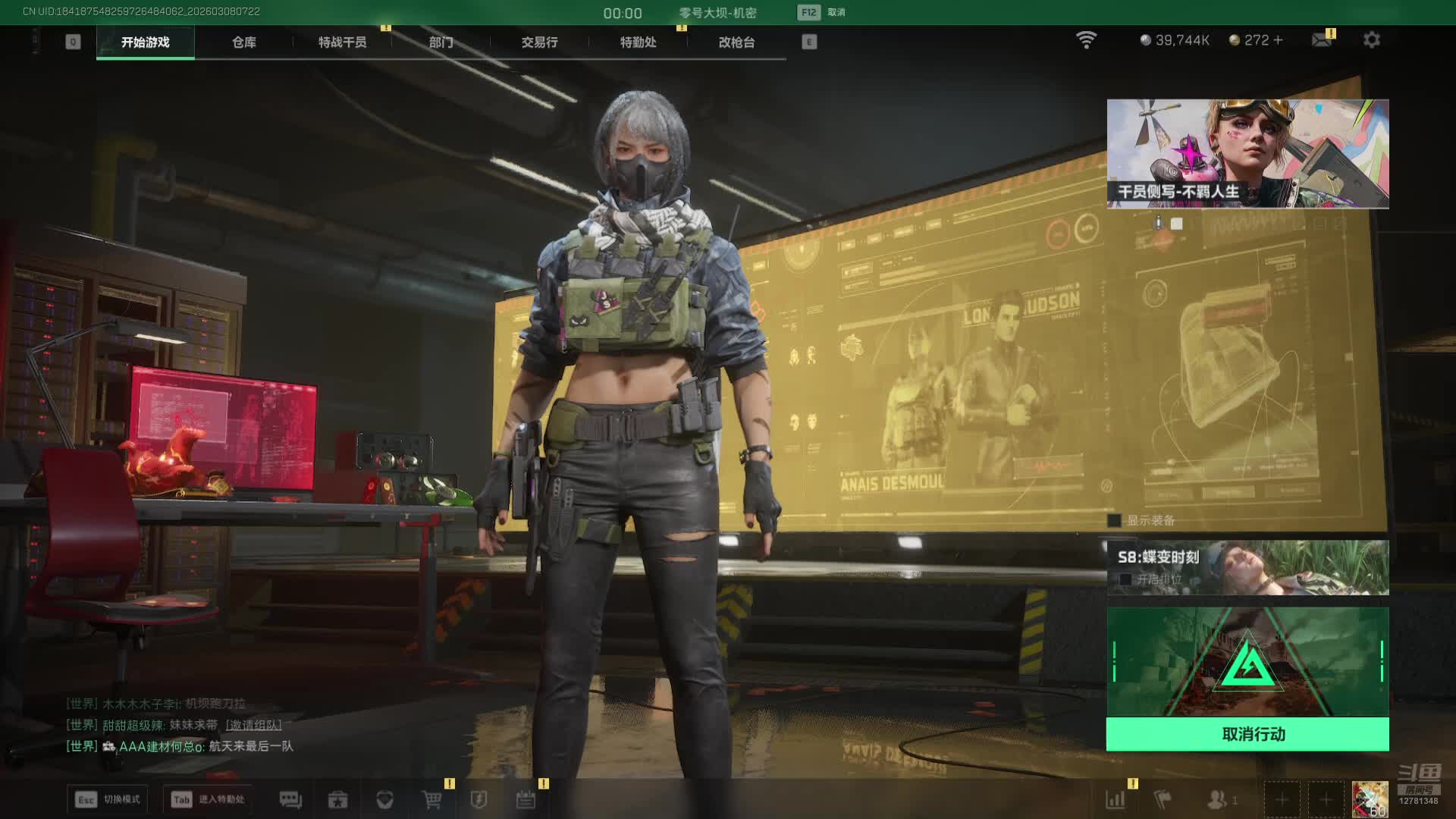View the 干员侧写-不羁人生 banner

coord(1247,154)
